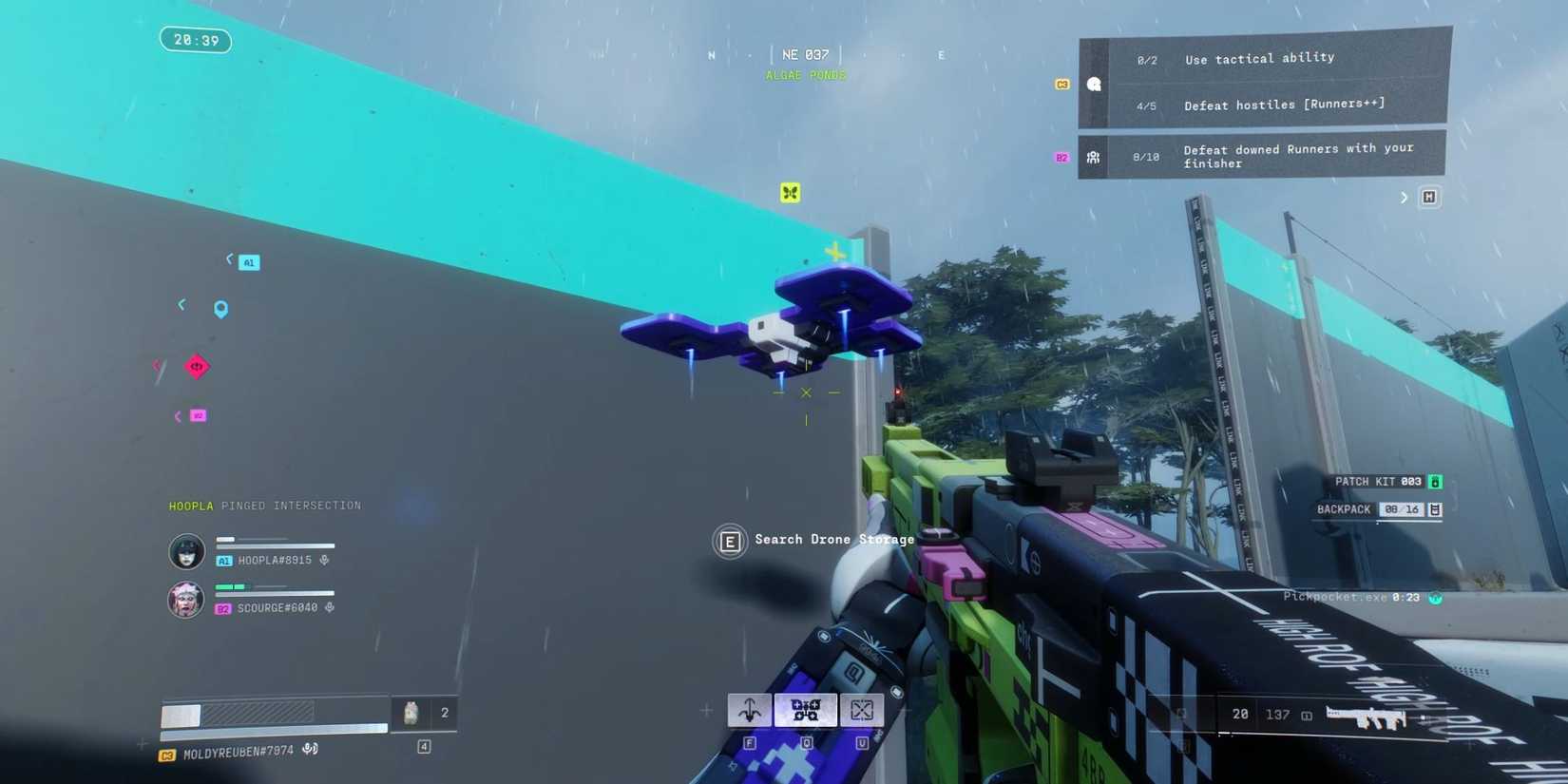The width and height of the screenshot is (1568, 784).
Task: Expand the objectives panel with the M chevron
Action: pos(1404,197)
